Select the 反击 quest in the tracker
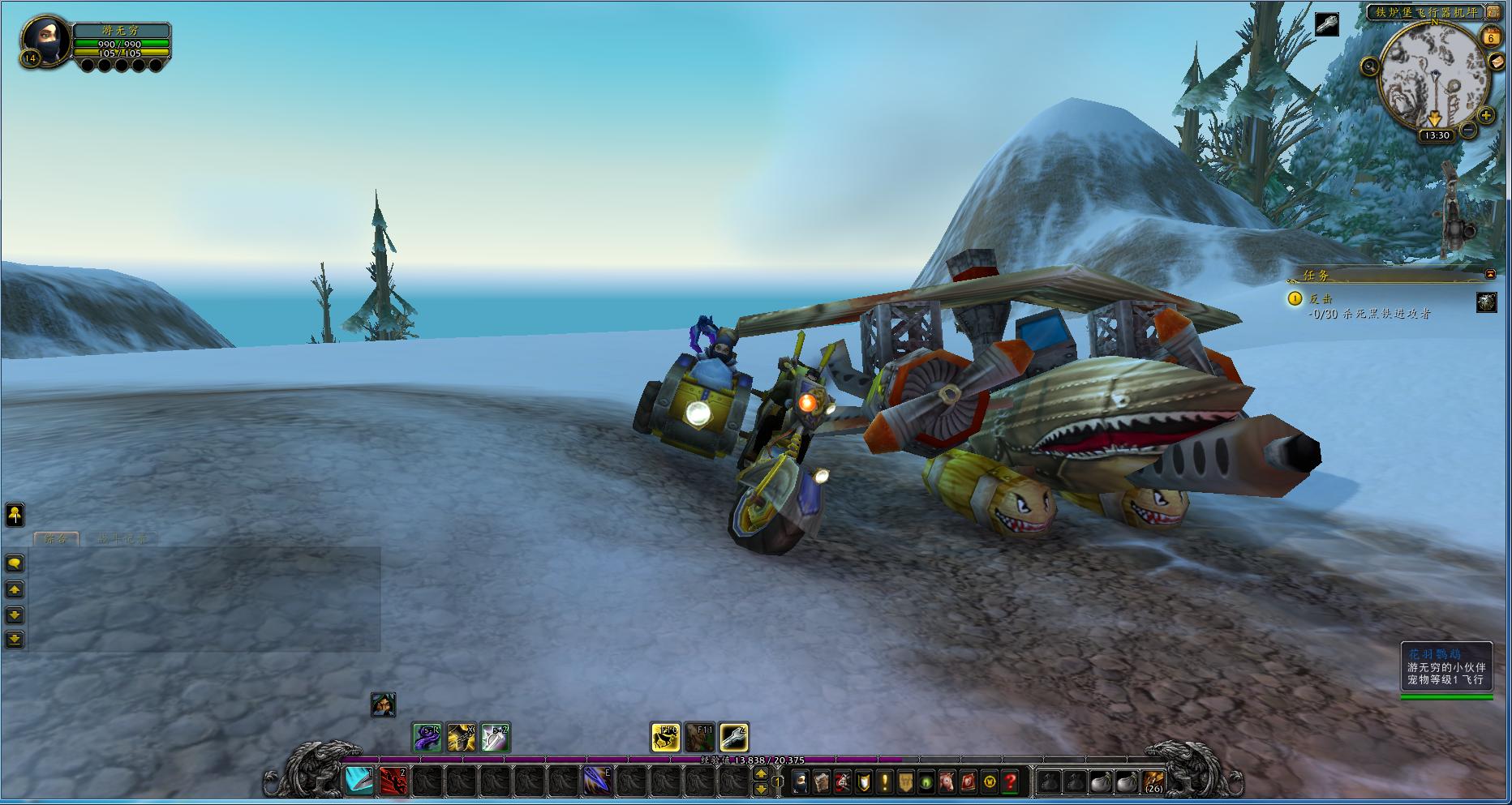Screen dimensions: 1512x805 pyautogui.click(x=1321, y=299)
